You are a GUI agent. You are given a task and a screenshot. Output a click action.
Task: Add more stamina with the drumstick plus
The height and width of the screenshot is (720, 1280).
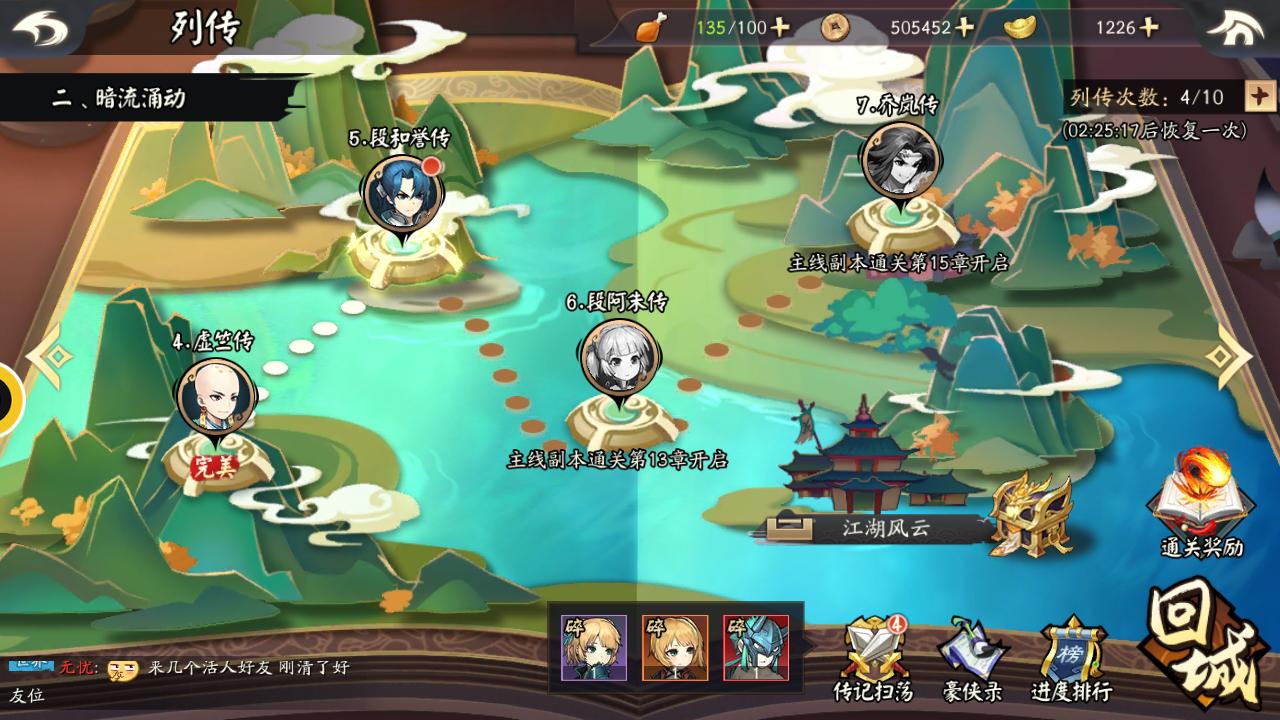780,28
